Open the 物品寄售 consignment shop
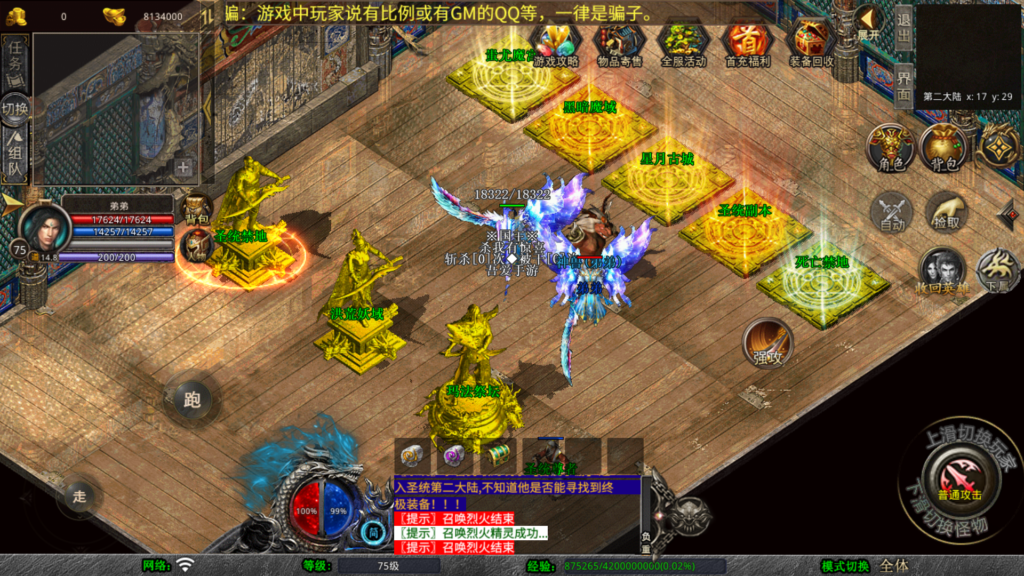Viewport: 1024px width, 576px height. click(620, 43)
